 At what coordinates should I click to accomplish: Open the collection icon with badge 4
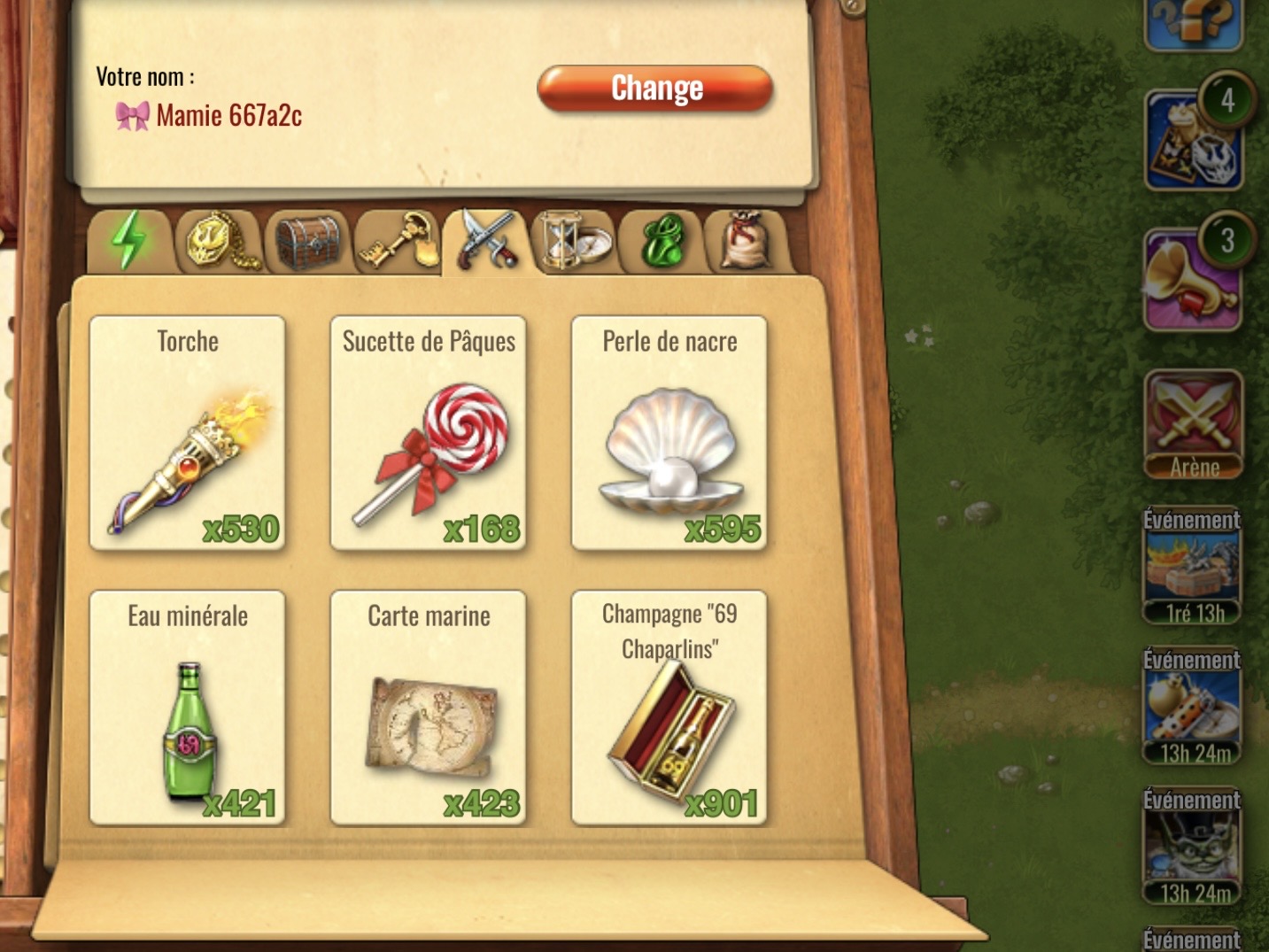[x=1192, y=139]
